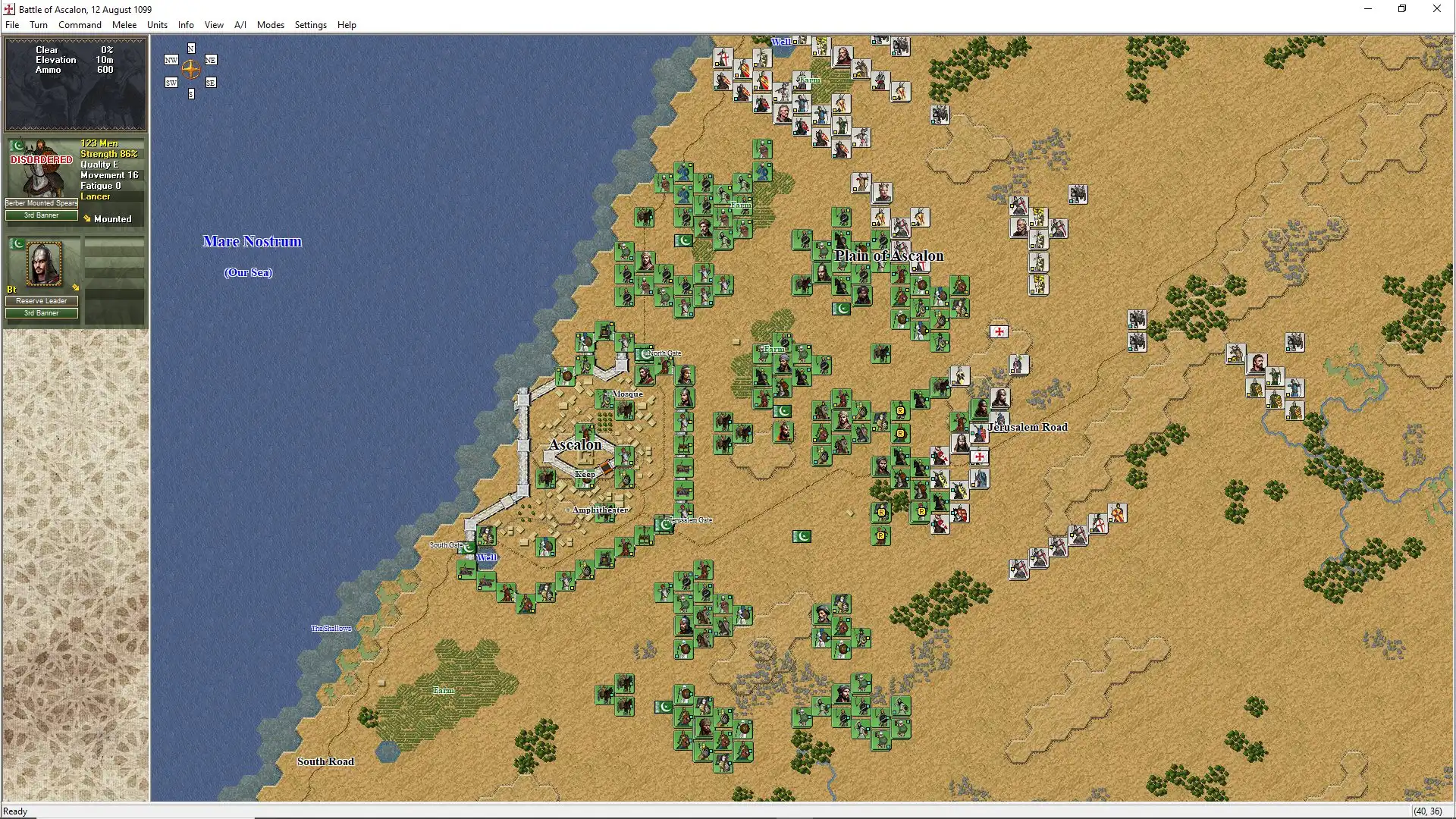
Task: Click the Reserve Leader label button
Action: [x=42, y=301]
